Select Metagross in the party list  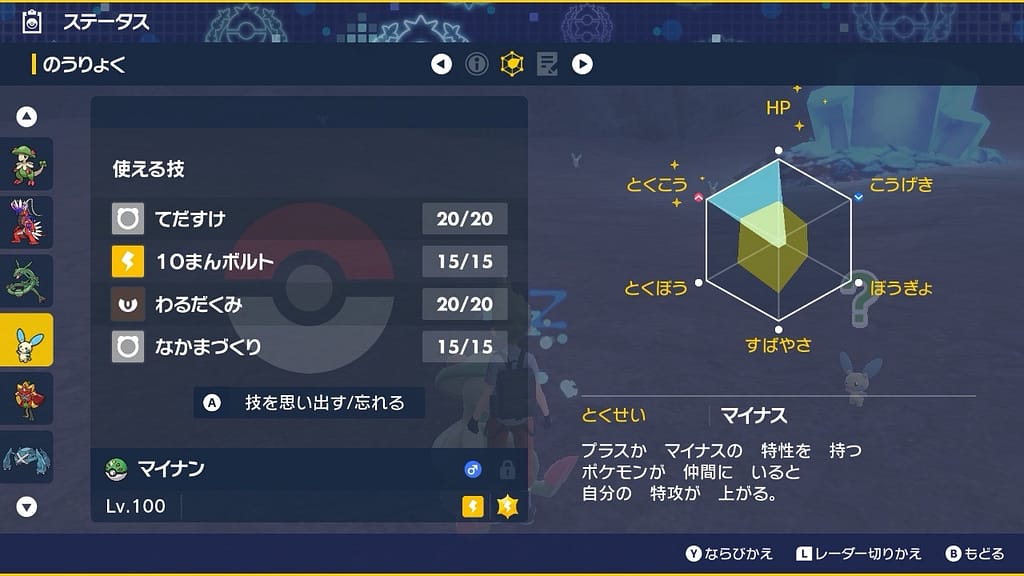[26, 456]
